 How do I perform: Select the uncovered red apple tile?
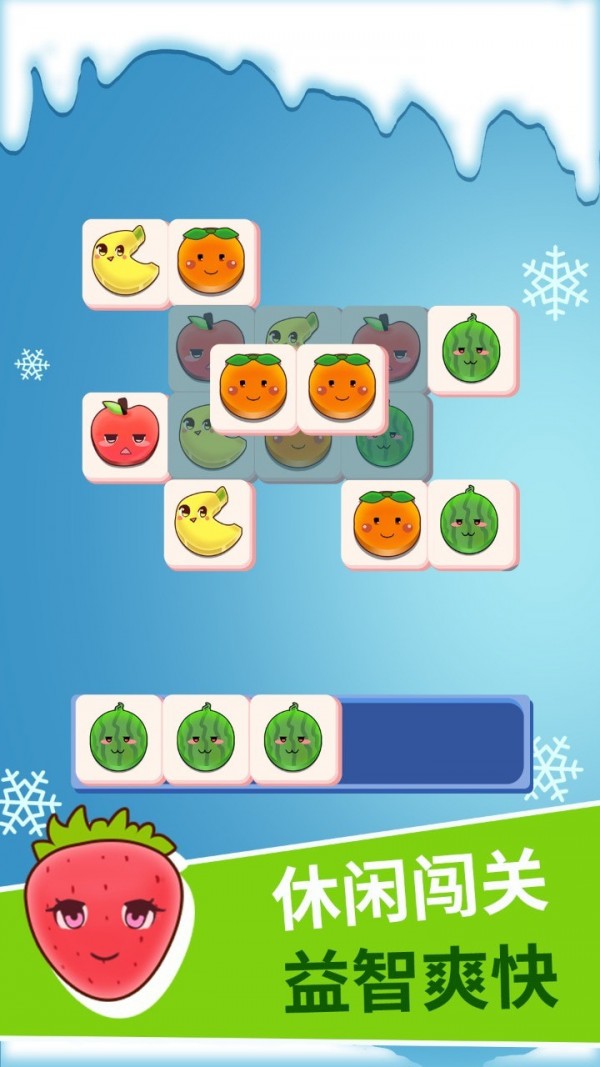(x=125, y=435)
